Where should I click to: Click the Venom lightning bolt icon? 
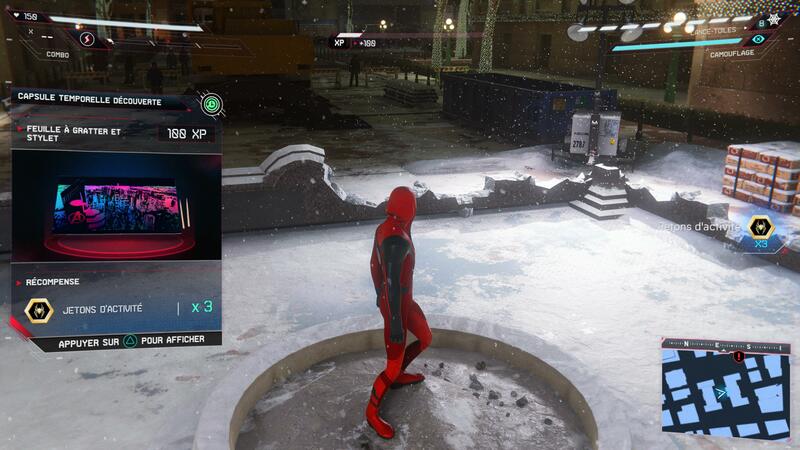click(86, 39)
